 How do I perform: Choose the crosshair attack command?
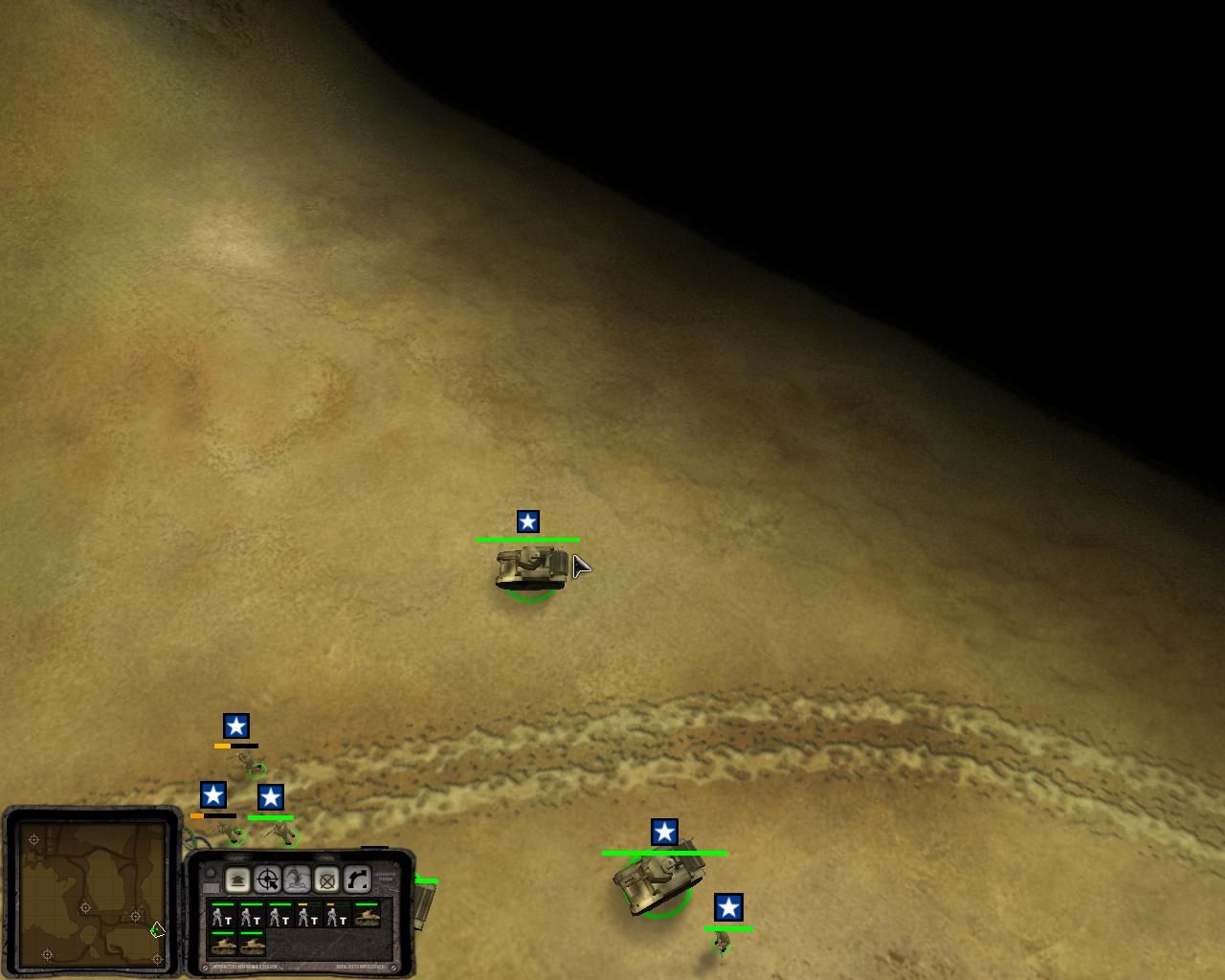267,880
